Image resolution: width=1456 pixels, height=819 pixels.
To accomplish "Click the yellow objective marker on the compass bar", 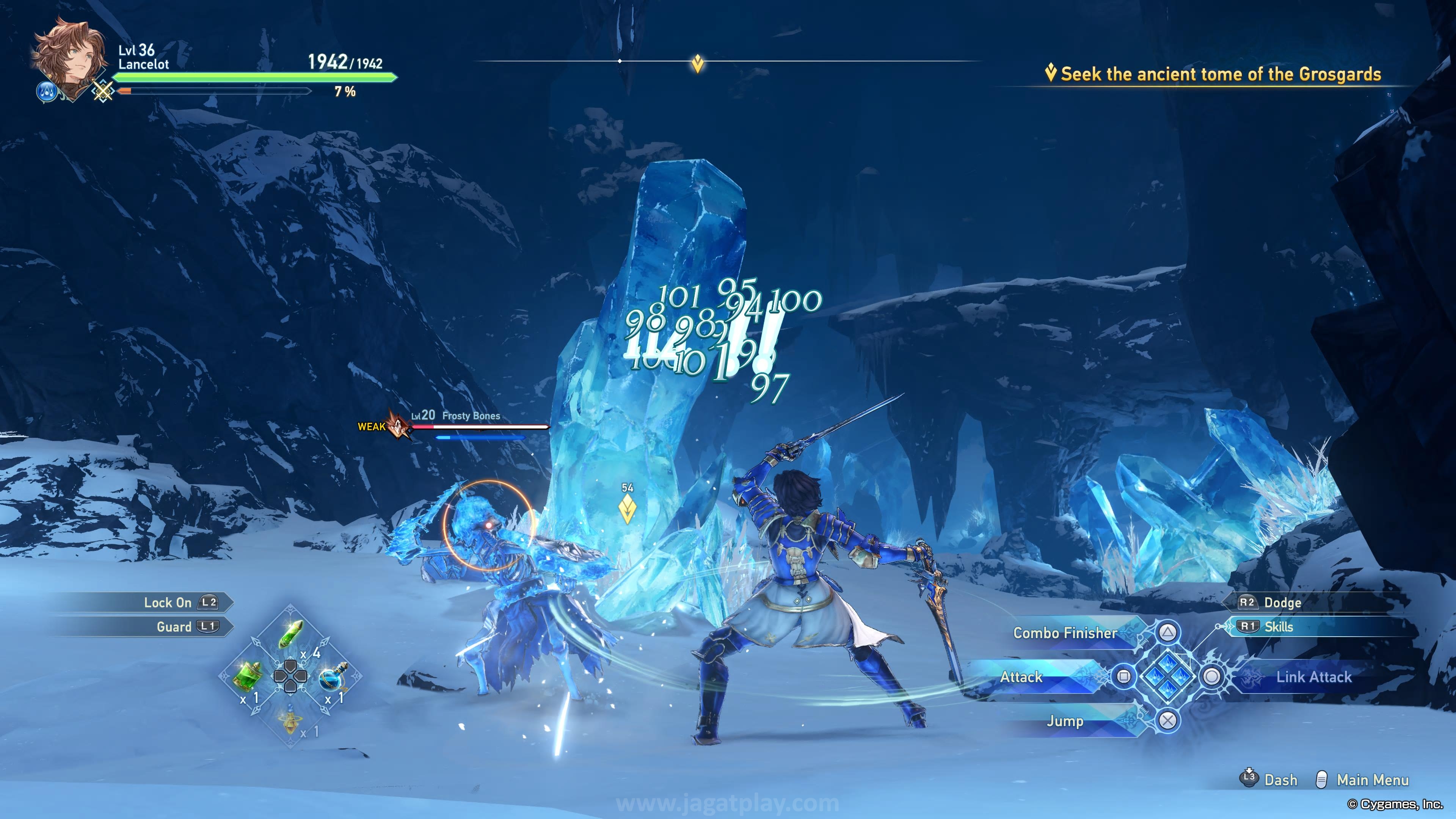I will click(x=698, y=63).
